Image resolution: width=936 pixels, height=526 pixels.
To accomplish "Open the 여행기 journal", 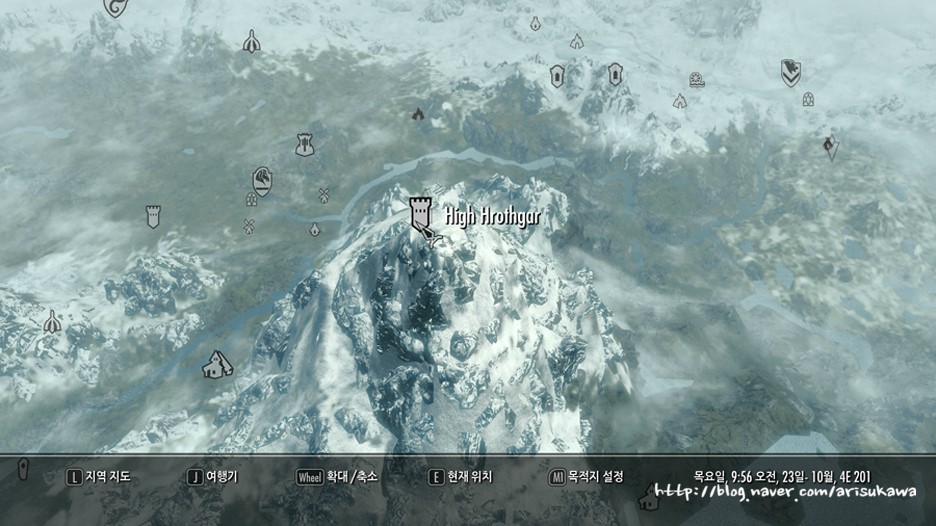I will coord(213,477).
